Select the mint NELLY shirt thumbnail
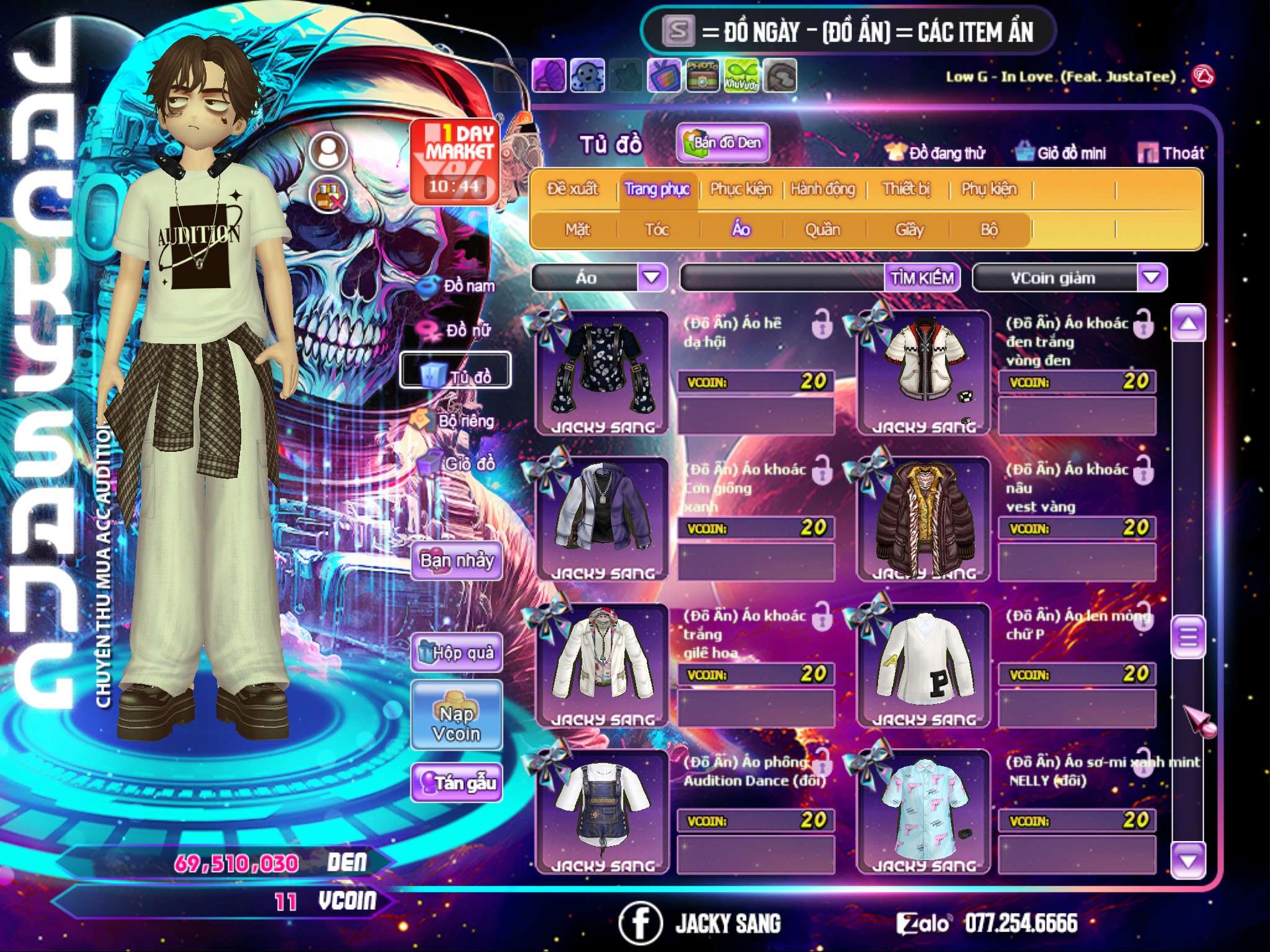This screenshot has width=1270, height=952. click(924, 810)
